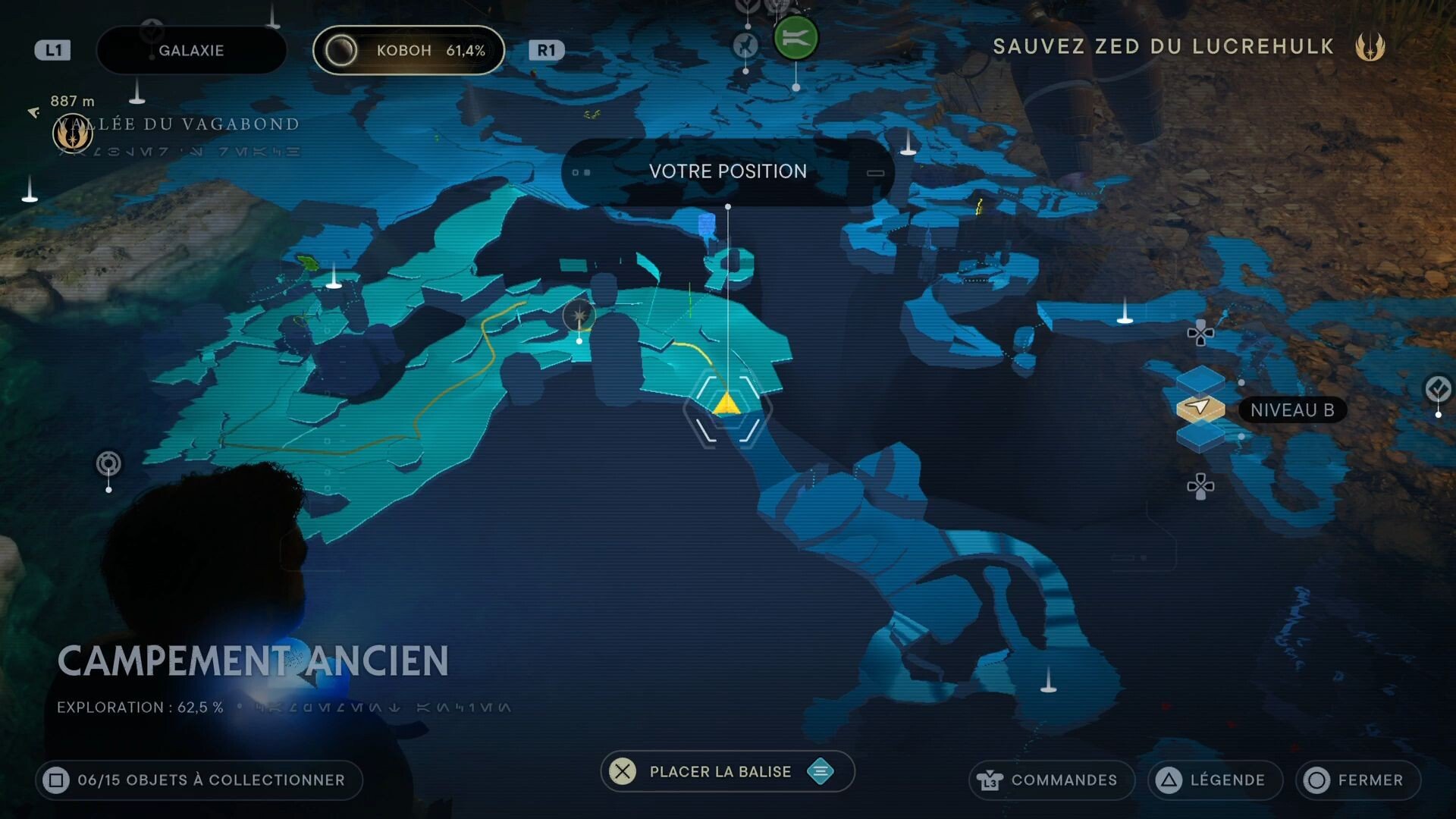Screen dimensions: 1456x819
Task: Click the blue layer below Niveau B
Action: [1200, 438]
